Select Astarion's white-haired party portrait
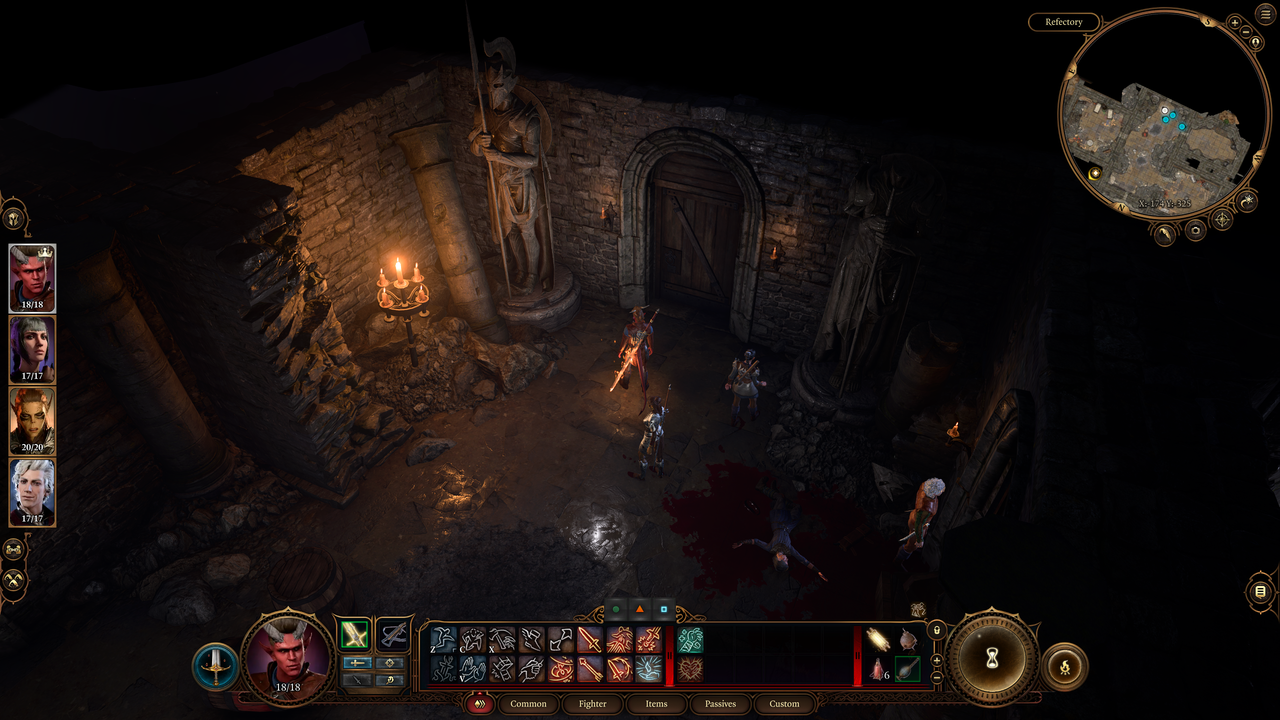The height and width of the screenshot is (720, 1280). click(x=33, y=492)
